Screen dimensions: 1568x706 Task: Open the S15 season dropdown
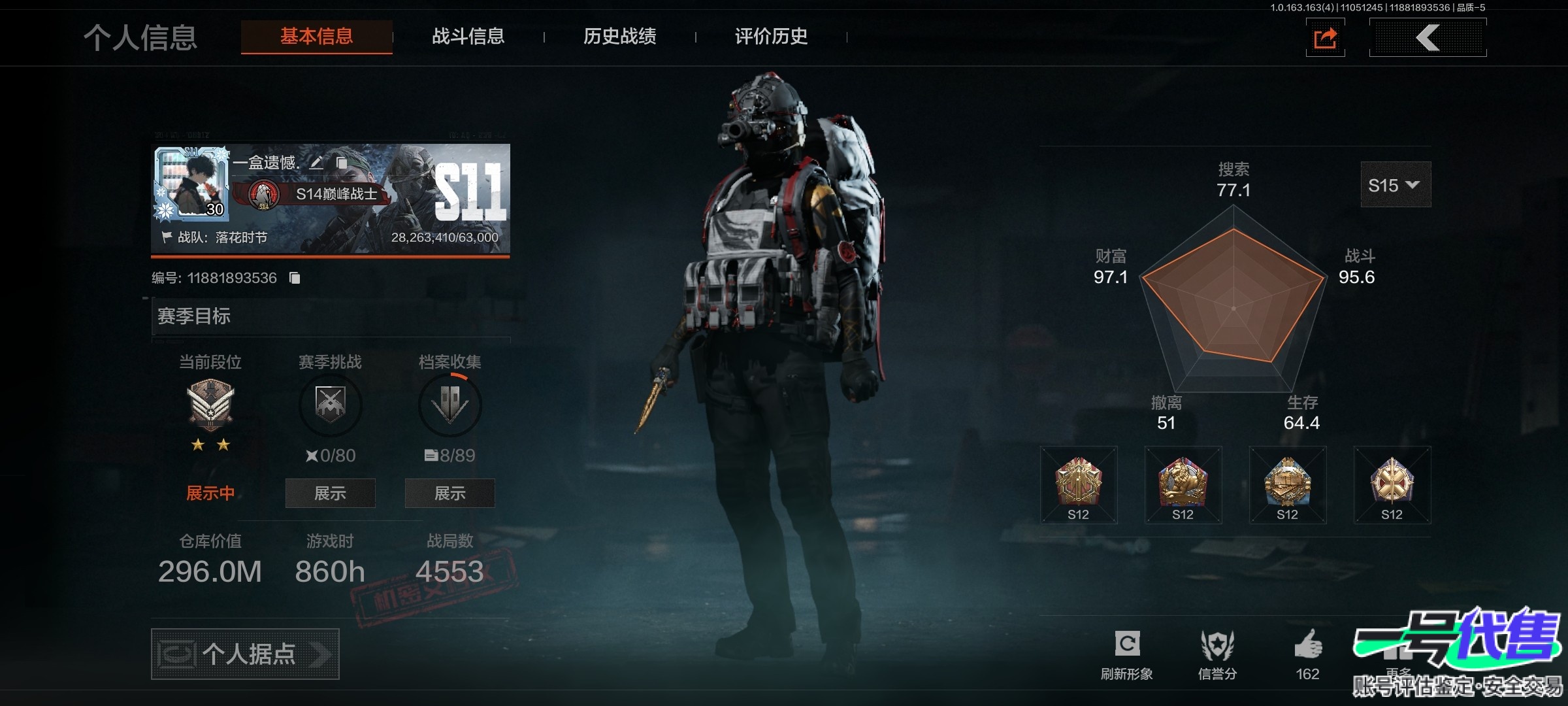[1395, 185]
